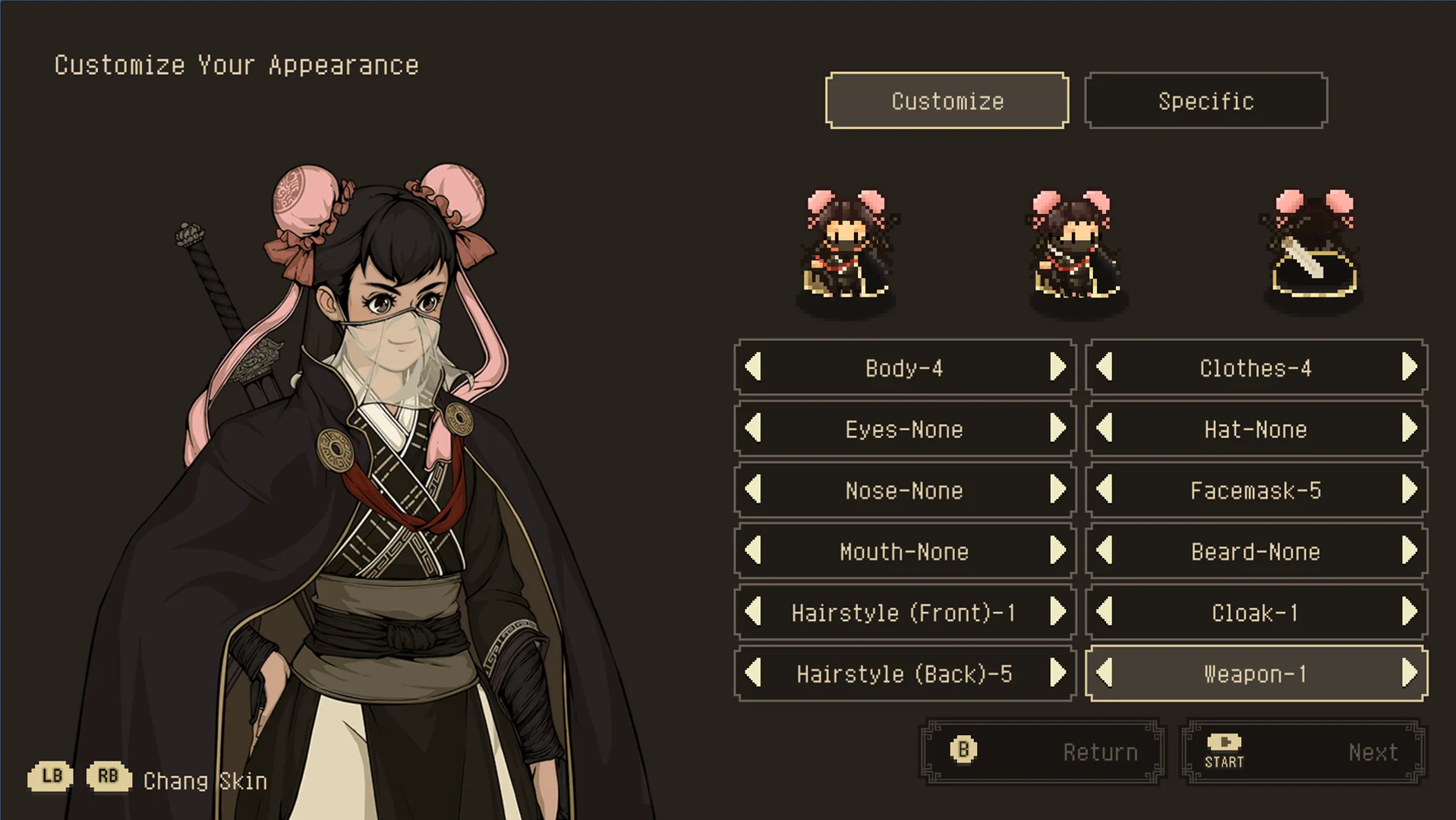Choose the next Clothes option
The height and width of the screenshot is (820, 1456).
(x=1409, y=367)
